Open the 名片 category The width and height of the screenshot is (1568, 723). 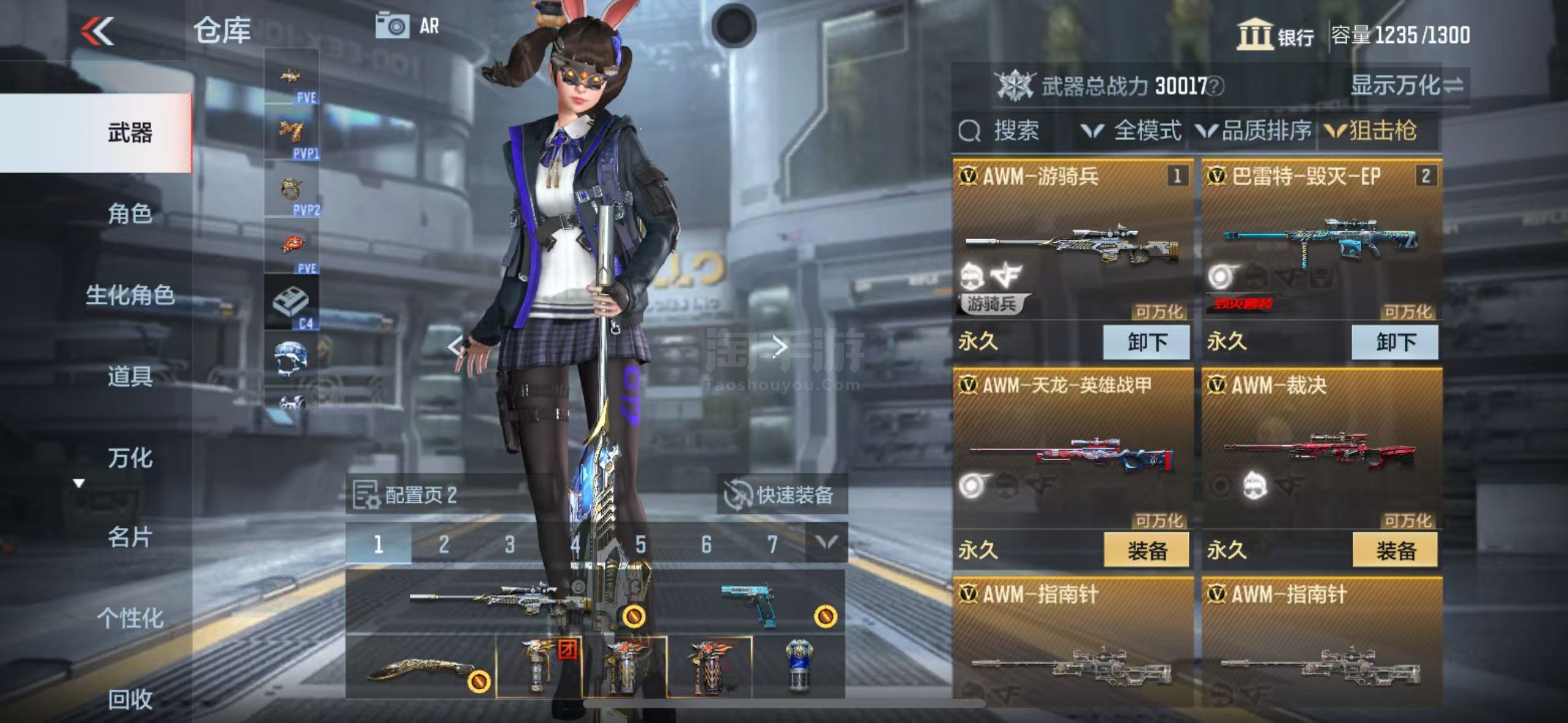coord(129,537)
